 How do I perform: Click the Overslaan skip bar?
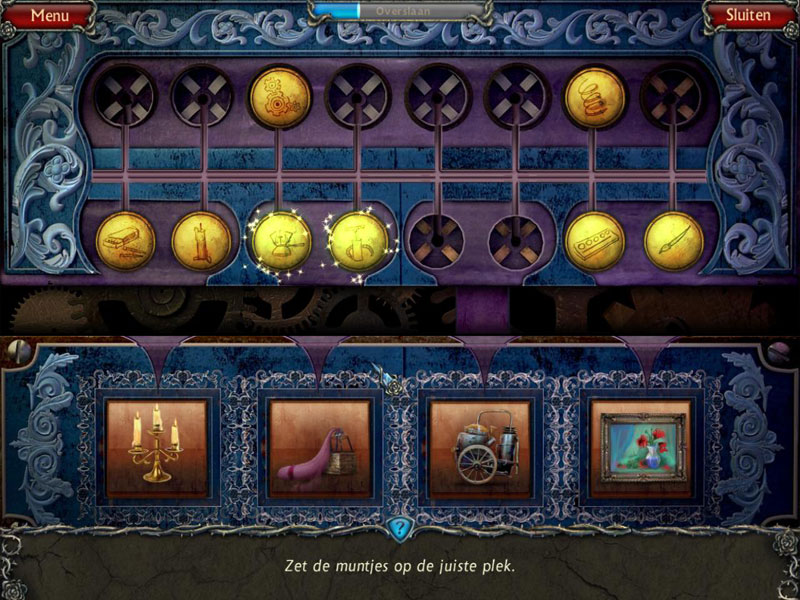401,11
